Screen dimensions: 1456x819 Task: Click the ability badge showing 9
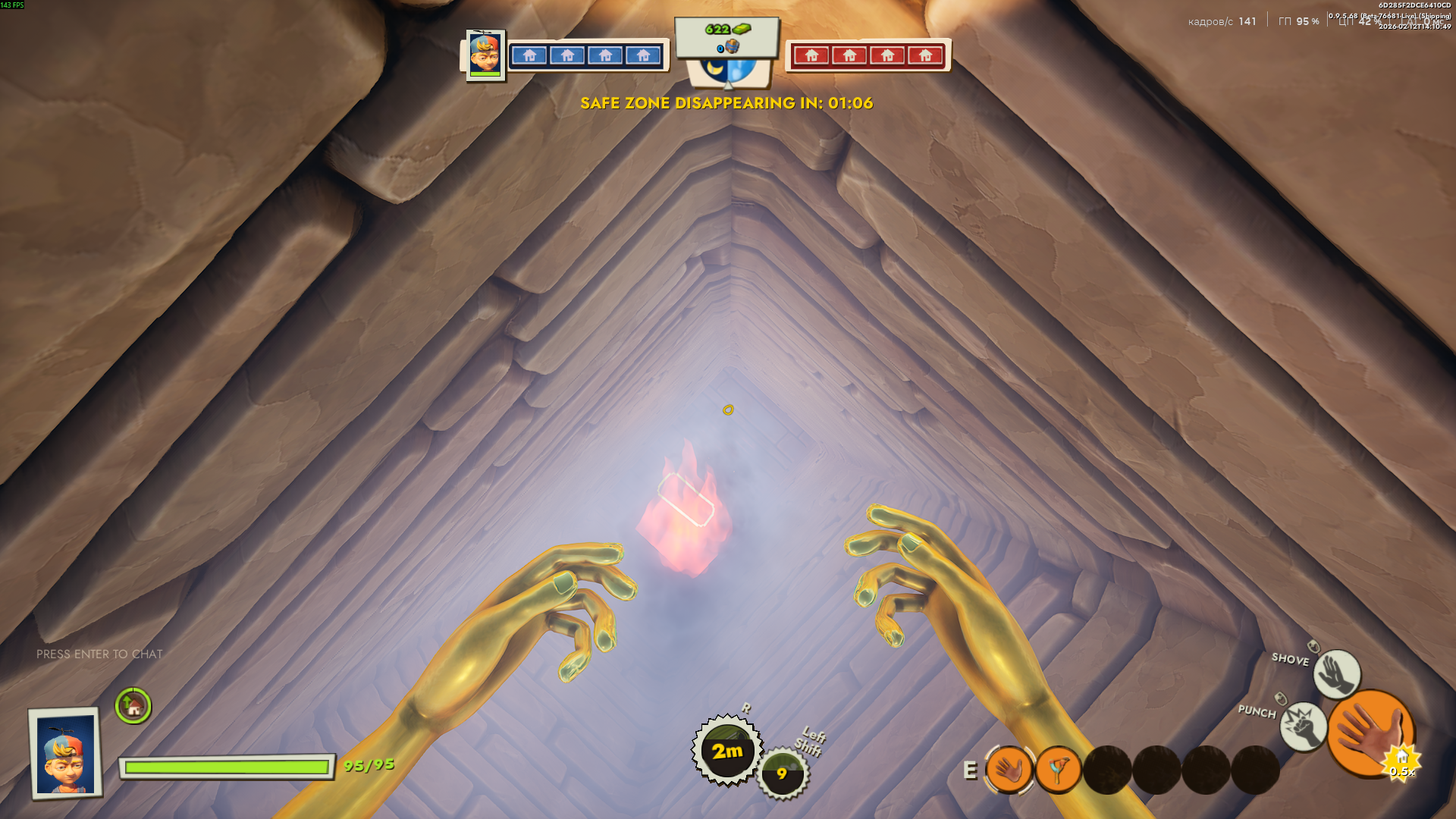(x=783, y=773)
